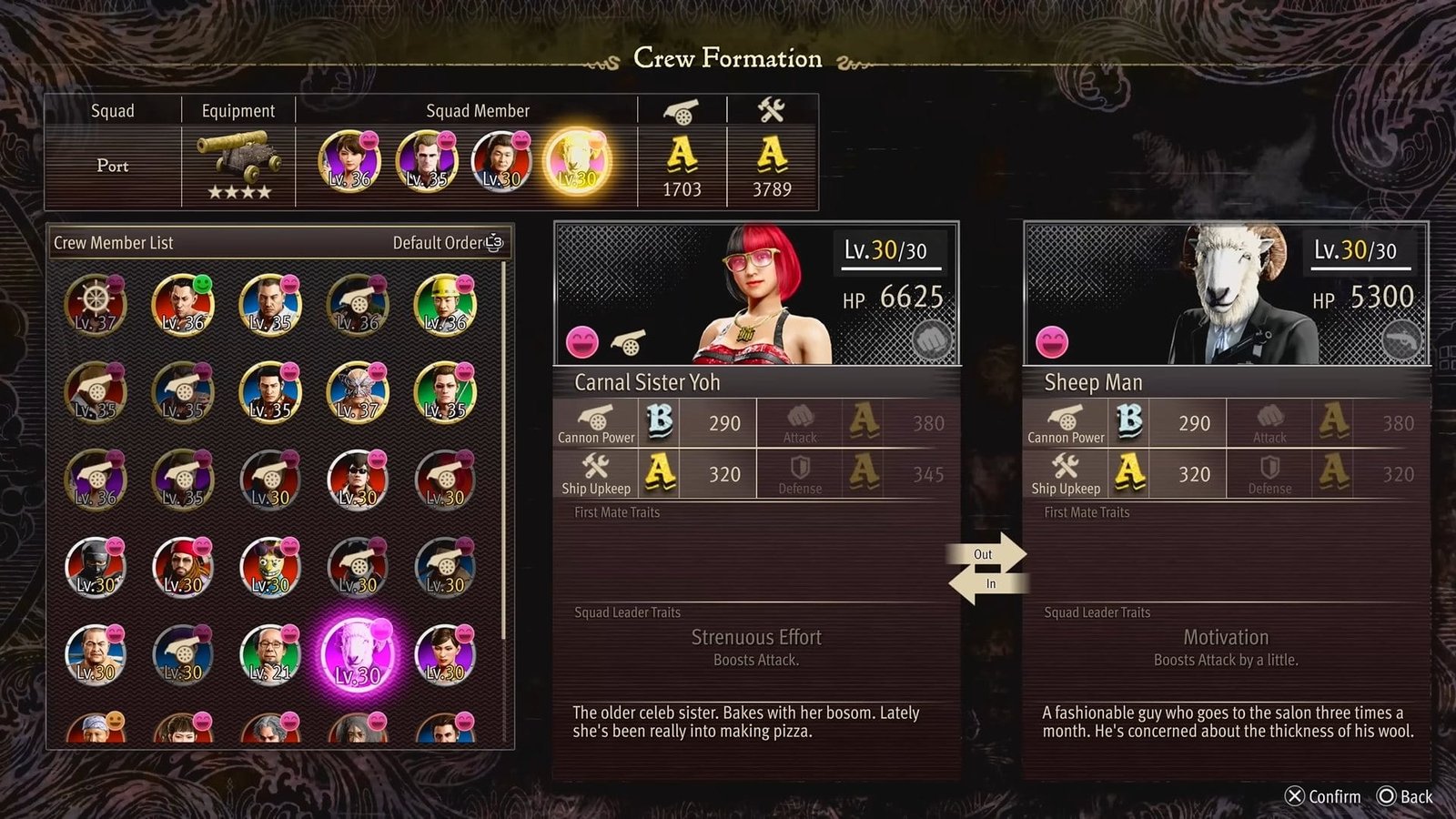
Task: Pick the crew member wearing a yellow hard hat
Action: (444, 305)
